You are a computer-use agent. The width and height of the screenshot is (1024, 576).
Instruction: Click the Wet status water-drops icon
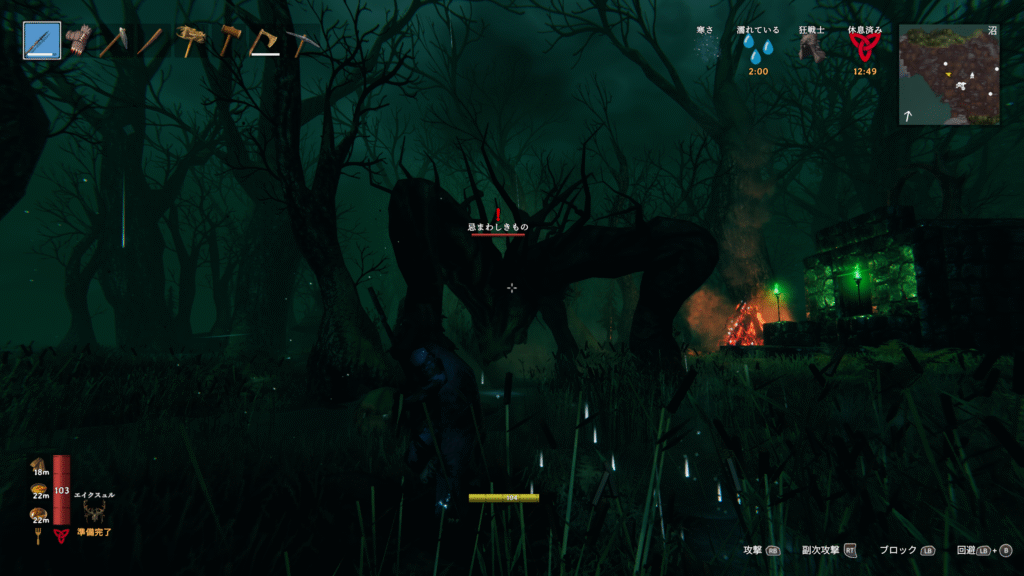tap(757, 51)
